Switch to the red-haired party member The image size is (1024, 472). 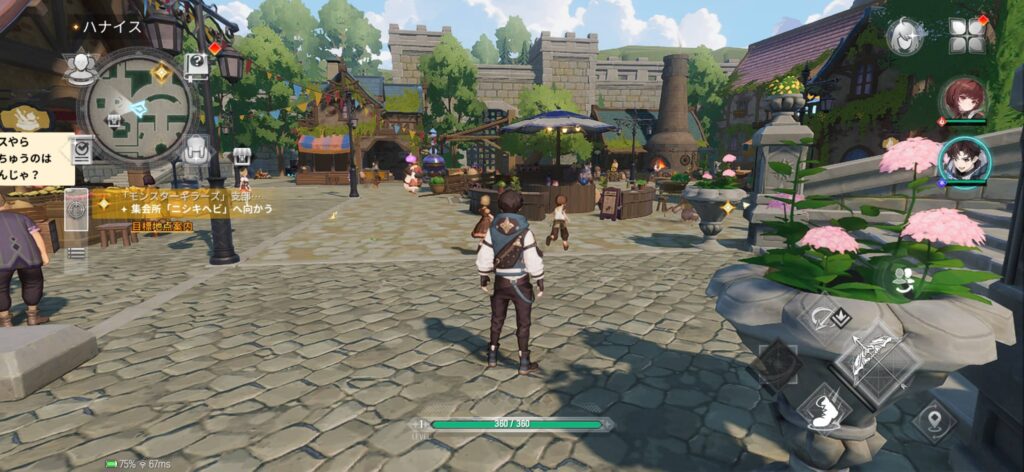(x=964, y=100)
